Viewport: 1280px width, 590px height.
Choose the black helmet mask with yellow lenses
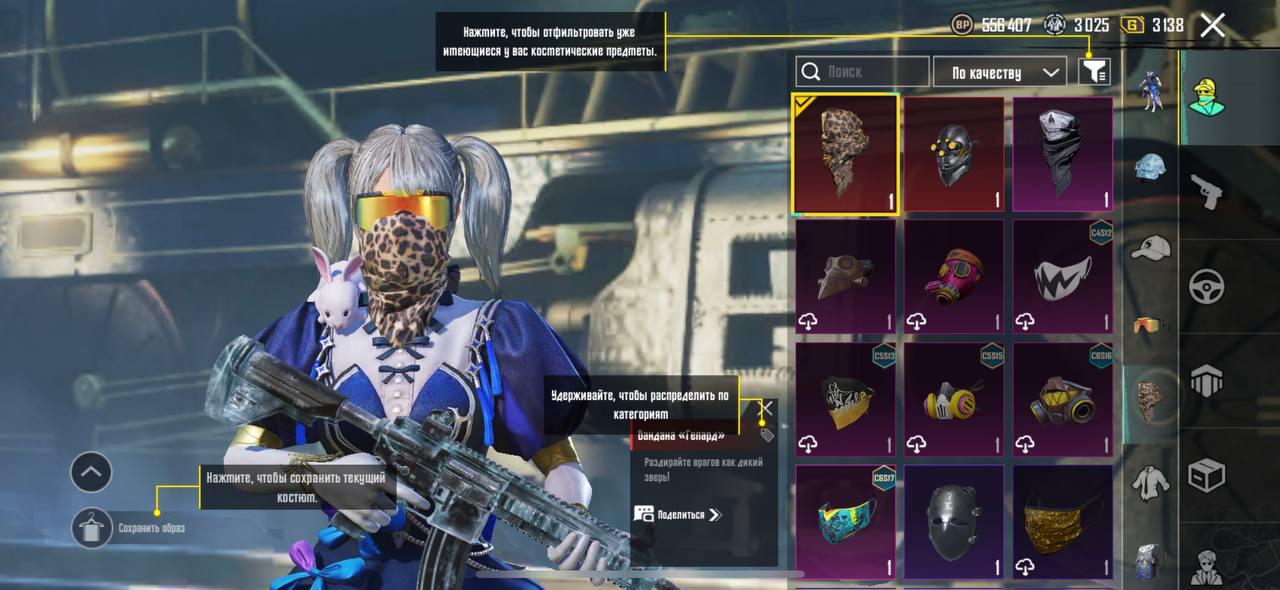point(954,155)
